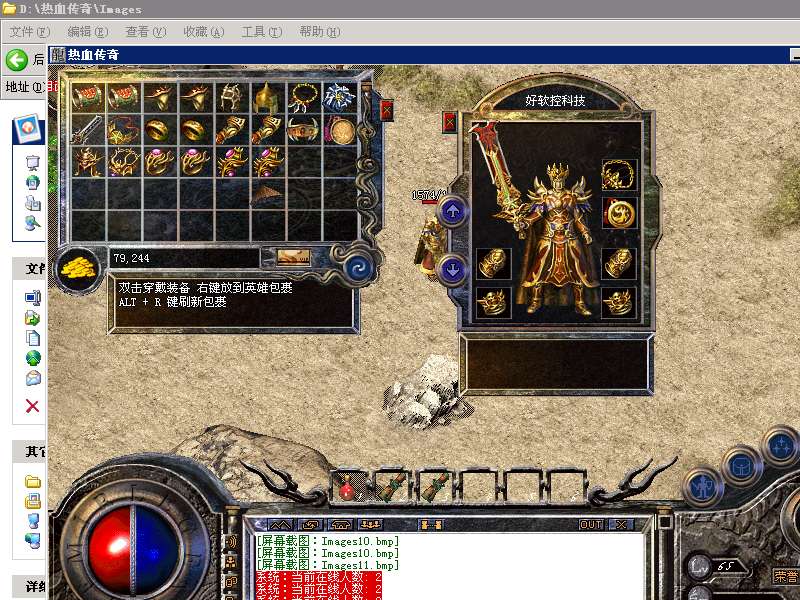Click the blue swirl button on the bag
Viewport: 800px width, 600px height.
pyautogui.click(x=357, y=268)
